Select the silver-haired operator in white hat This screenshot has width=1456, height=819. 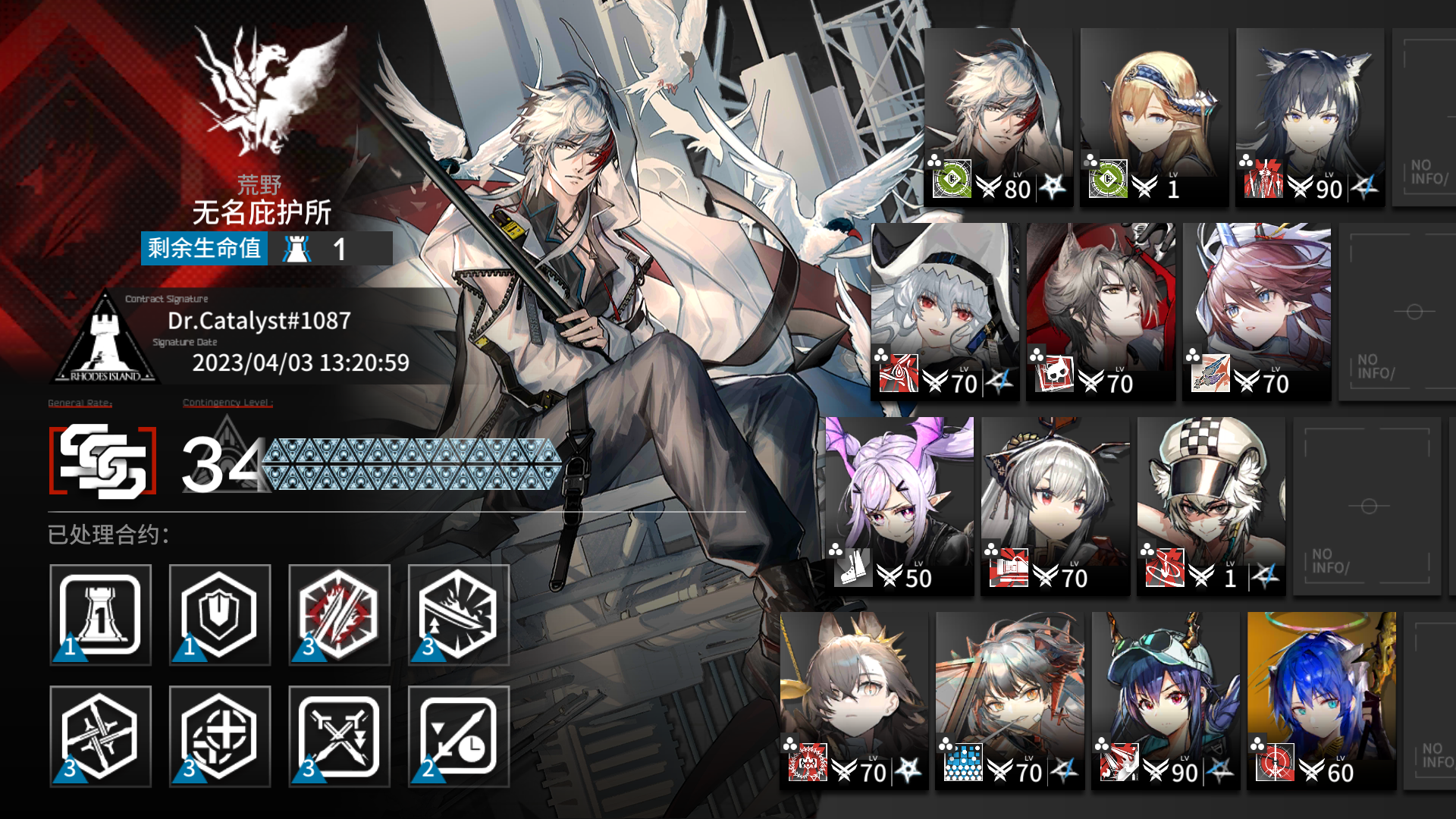tap(945, 312)
